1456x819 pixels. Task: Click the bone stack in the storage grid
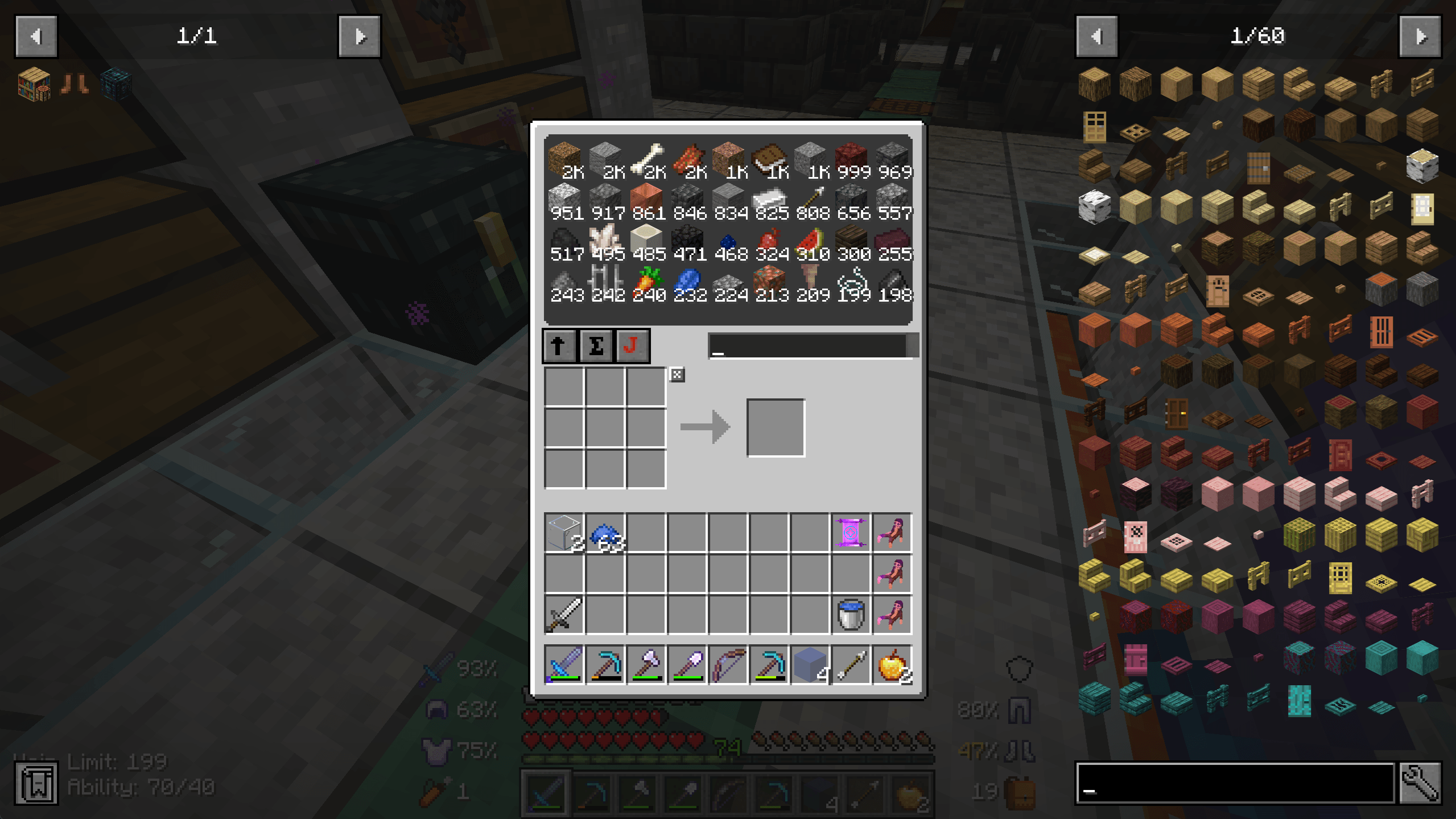point(646,158)
